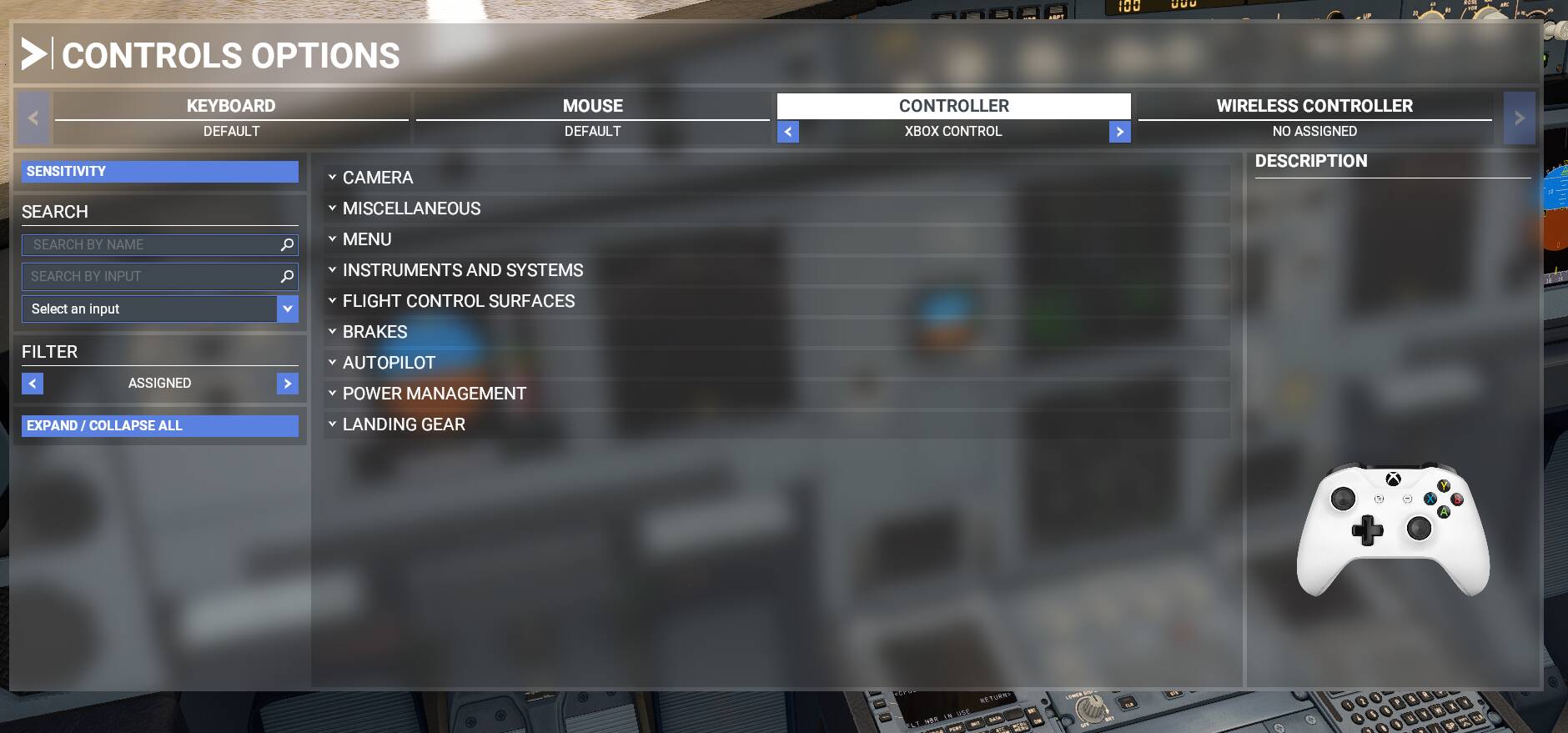
Task: Click the search by input magnifier icon
Action: (287, 276)
